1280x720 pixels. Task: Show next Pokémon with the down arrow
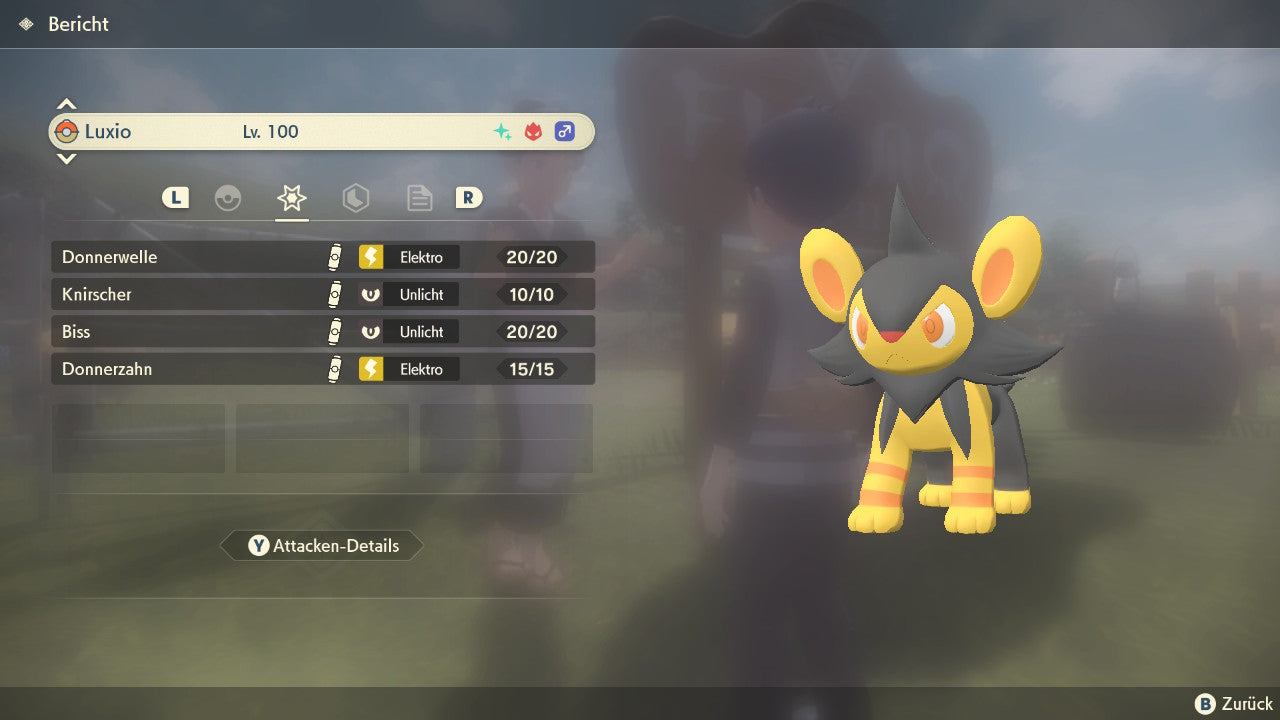click(66, 158)
